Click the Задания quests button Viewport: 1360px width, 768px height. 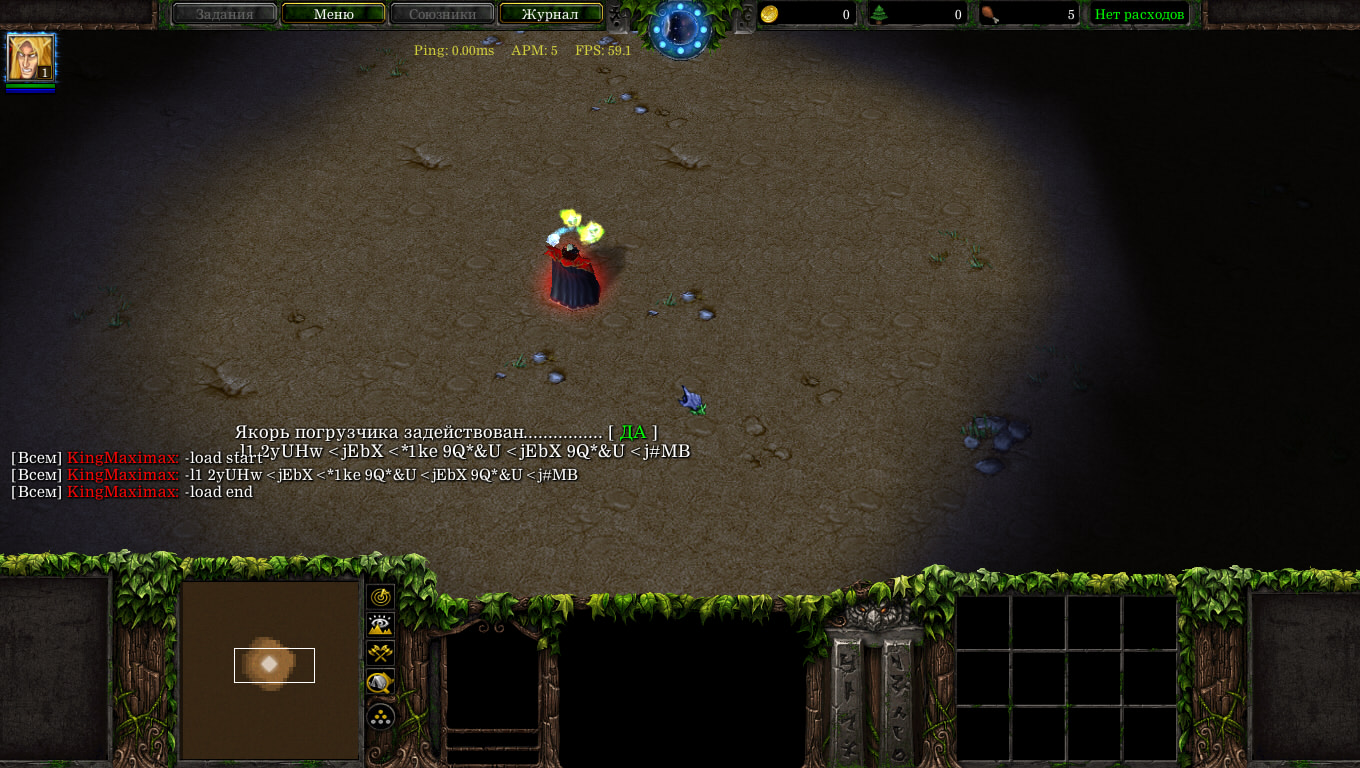coord(224,14)
